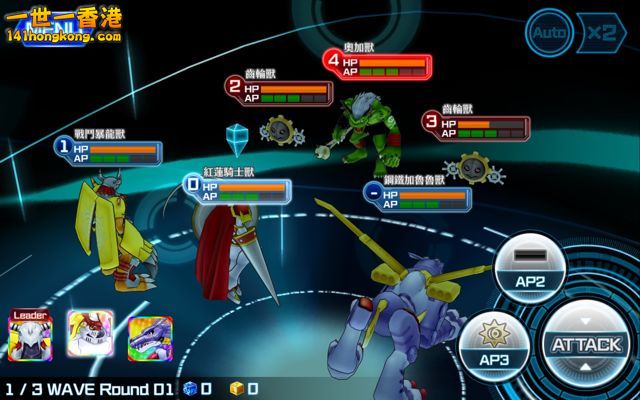Screen dimensions: 640x400
Task: Switch battle speed with the x2 button
Action: coord(601,32)
